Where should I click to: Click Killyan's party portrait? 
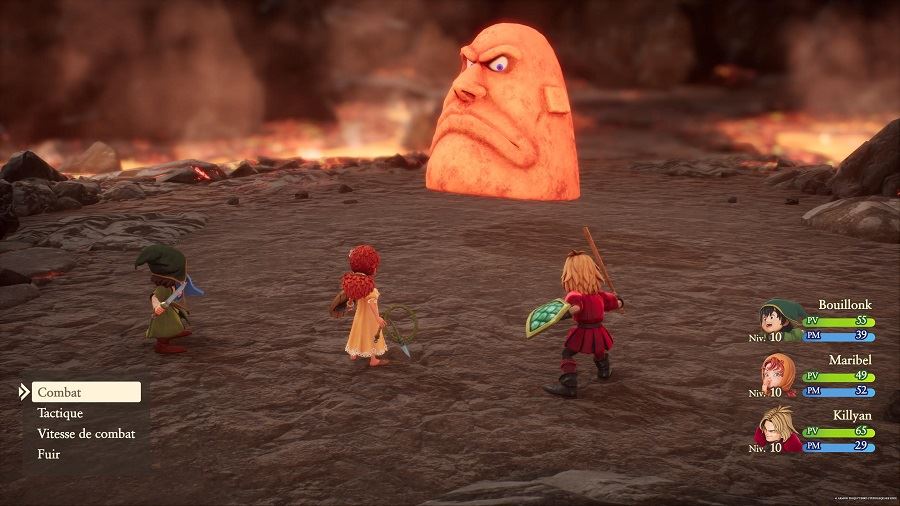(x=779, y=428)
